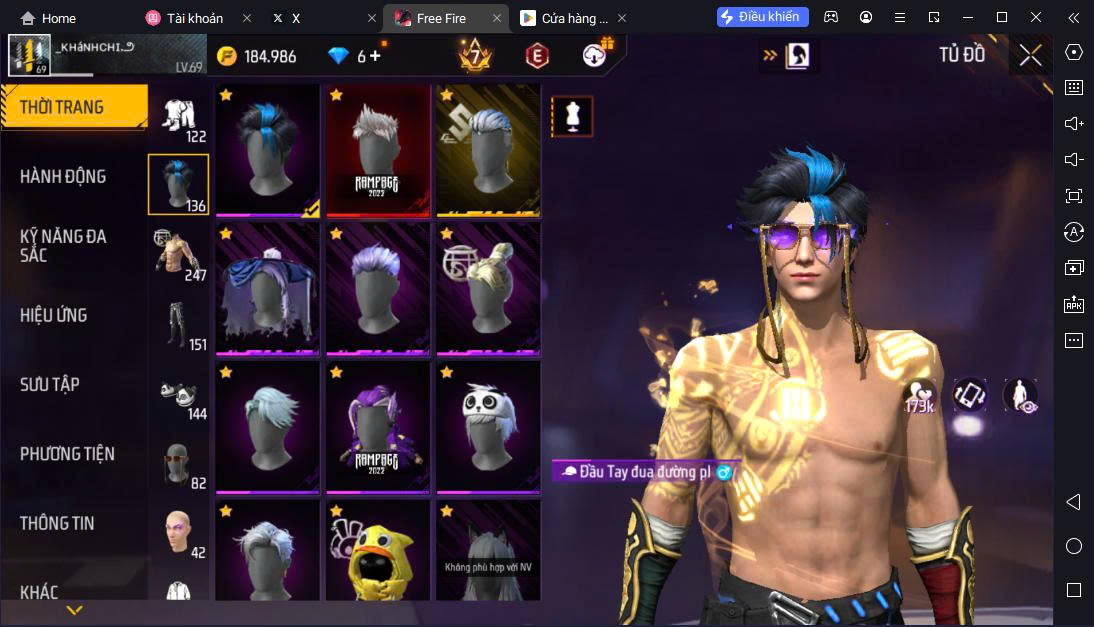
Task: Equip the white Rampage 2022 hair on red
Action: (377, 150)
